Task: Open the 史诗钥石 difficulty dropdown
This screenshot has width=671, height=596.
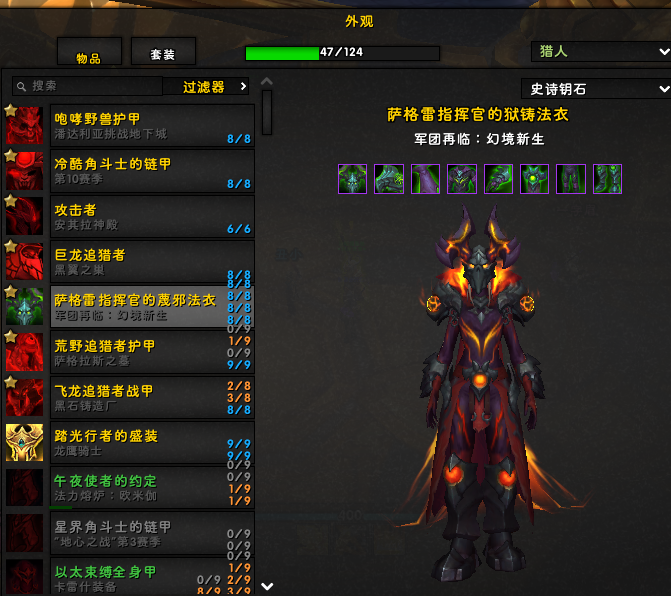Action: pos(595,89)
